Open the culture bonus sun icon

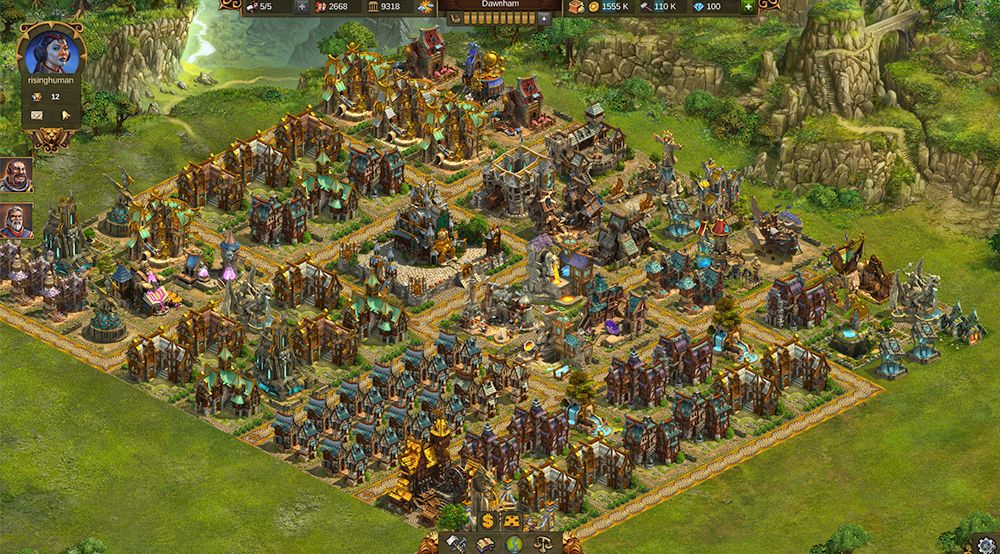(426, 7)
